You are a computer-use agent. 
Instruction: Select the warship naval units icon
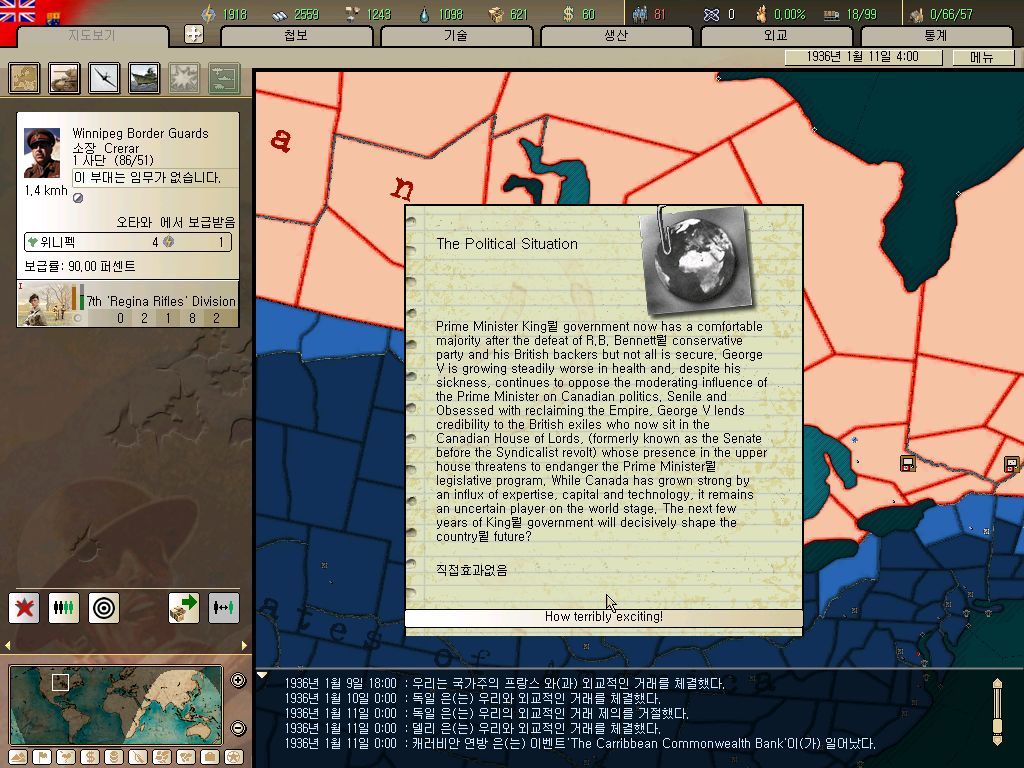pos(144,78)
